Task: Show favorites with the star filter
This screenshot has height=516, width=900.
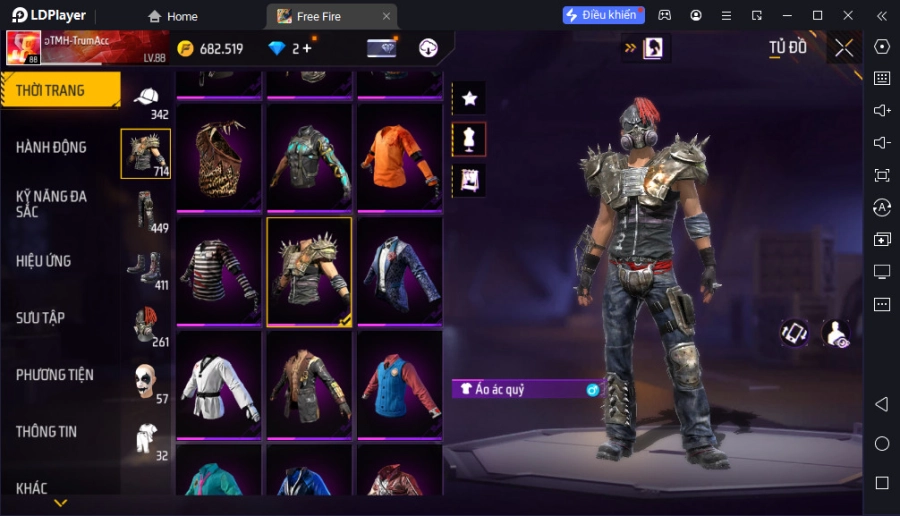Action: pyautogui.click(x=469, y=98)
